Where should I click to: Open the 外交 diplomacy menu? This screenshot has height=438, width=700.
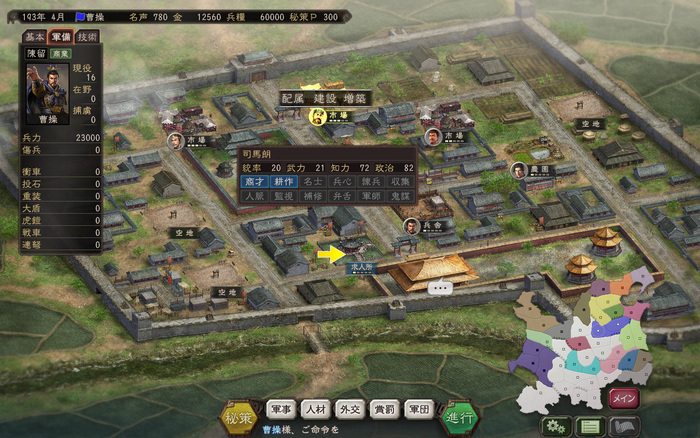[350, 409]
